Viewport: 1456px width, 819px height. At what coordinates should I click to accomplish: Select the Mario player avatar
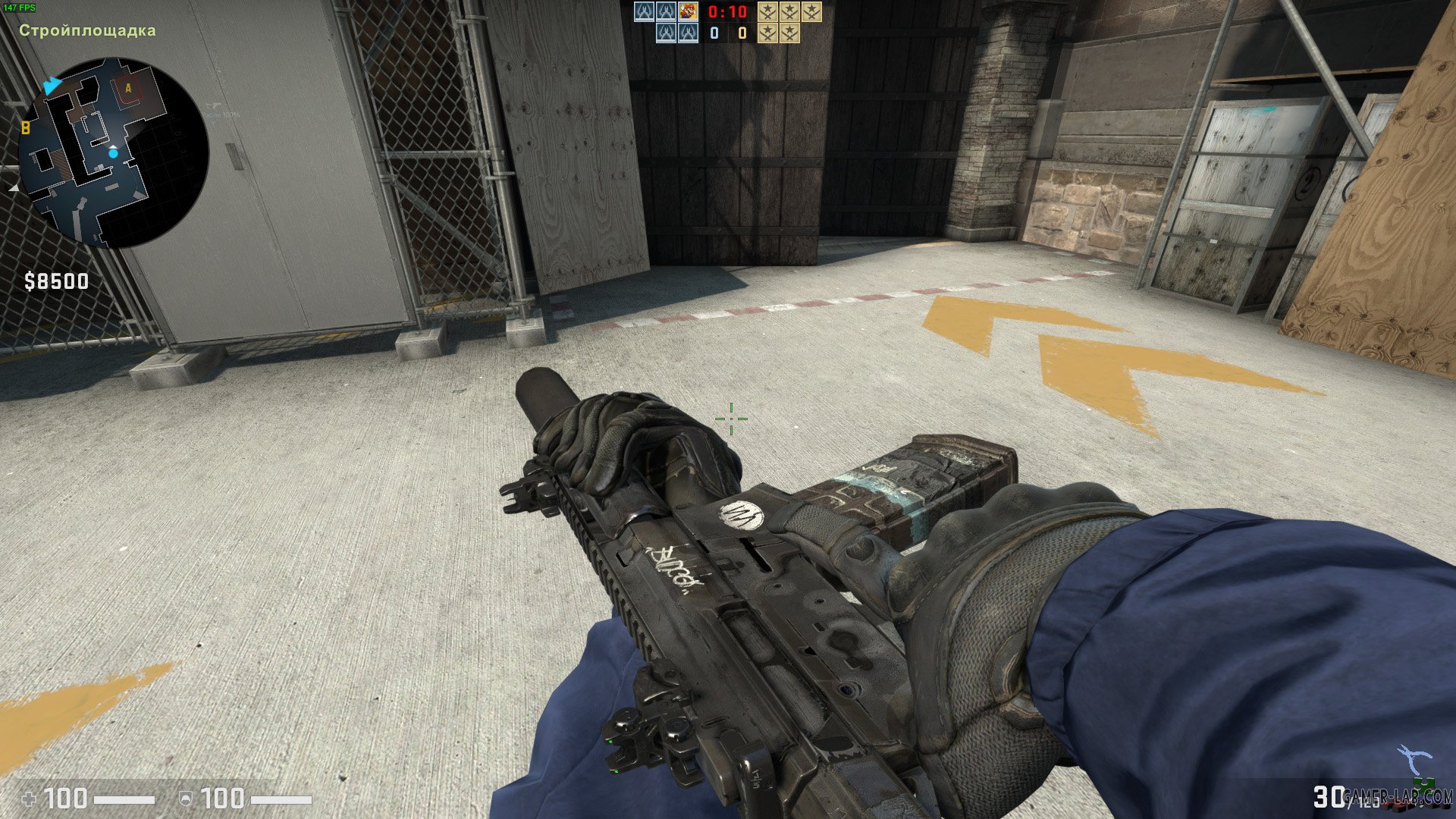[x=688, y=11]
